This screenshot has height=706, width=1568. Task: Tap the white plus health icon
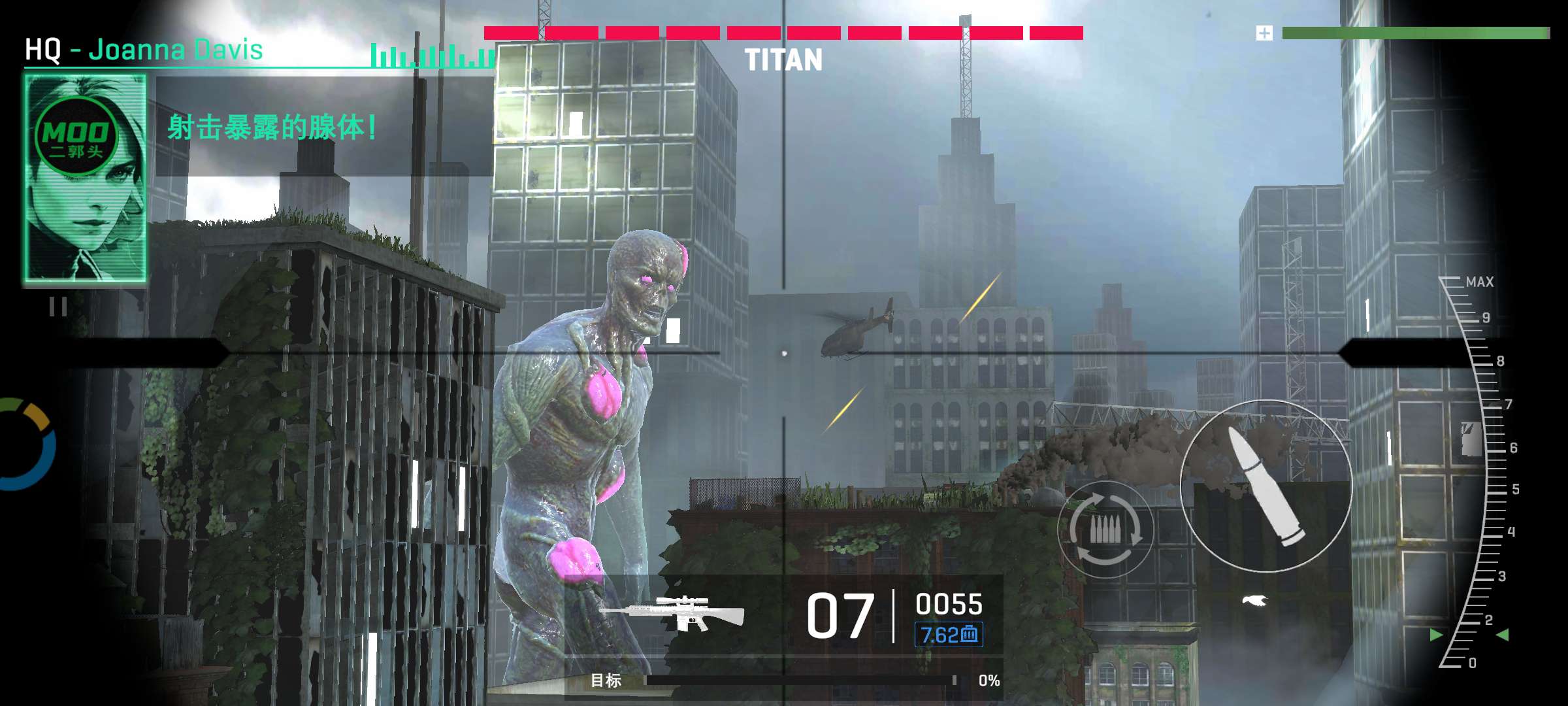[1264, 33]
